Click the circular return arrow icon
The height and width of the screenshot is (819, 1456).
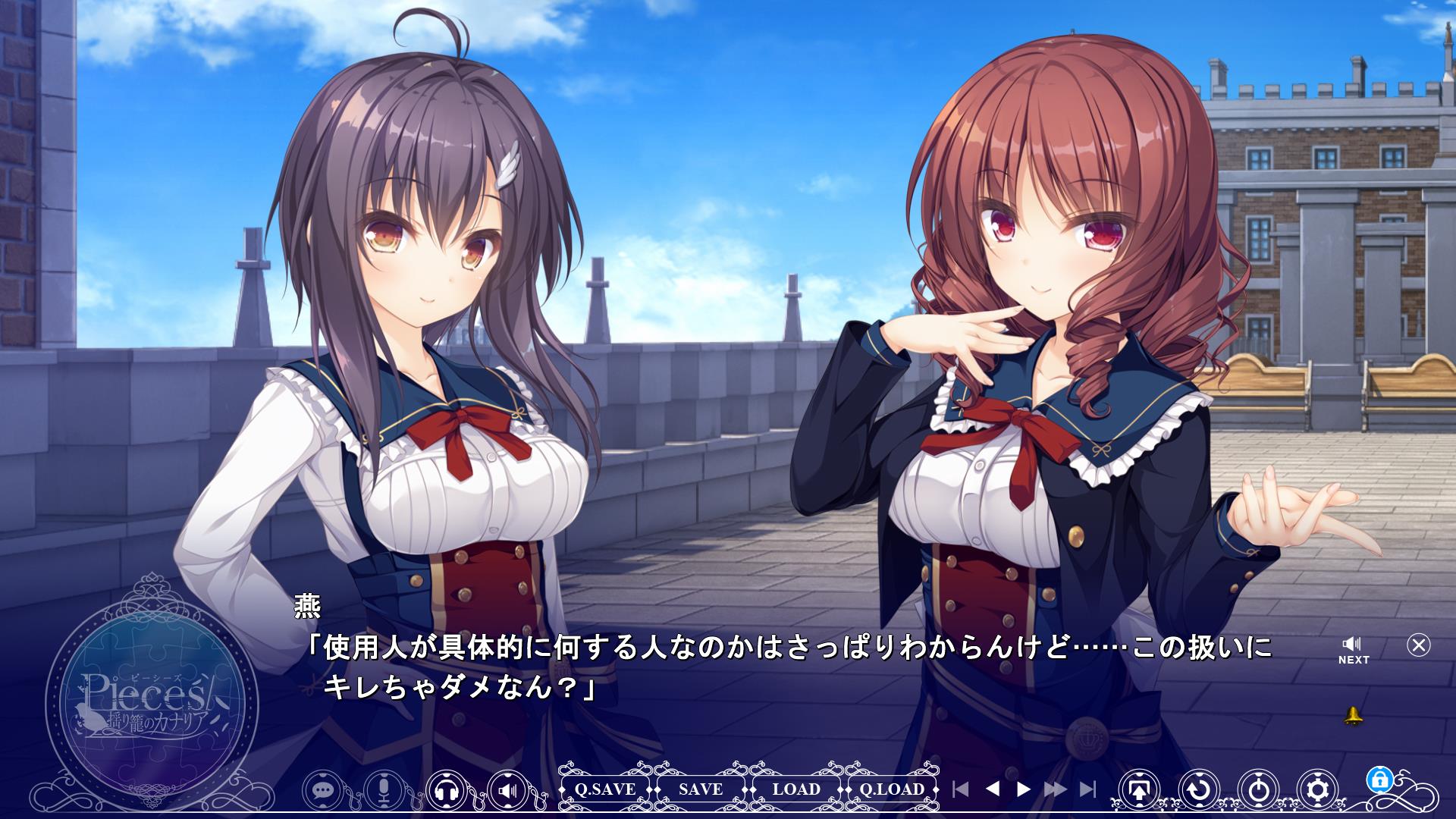coord(1199,790)
